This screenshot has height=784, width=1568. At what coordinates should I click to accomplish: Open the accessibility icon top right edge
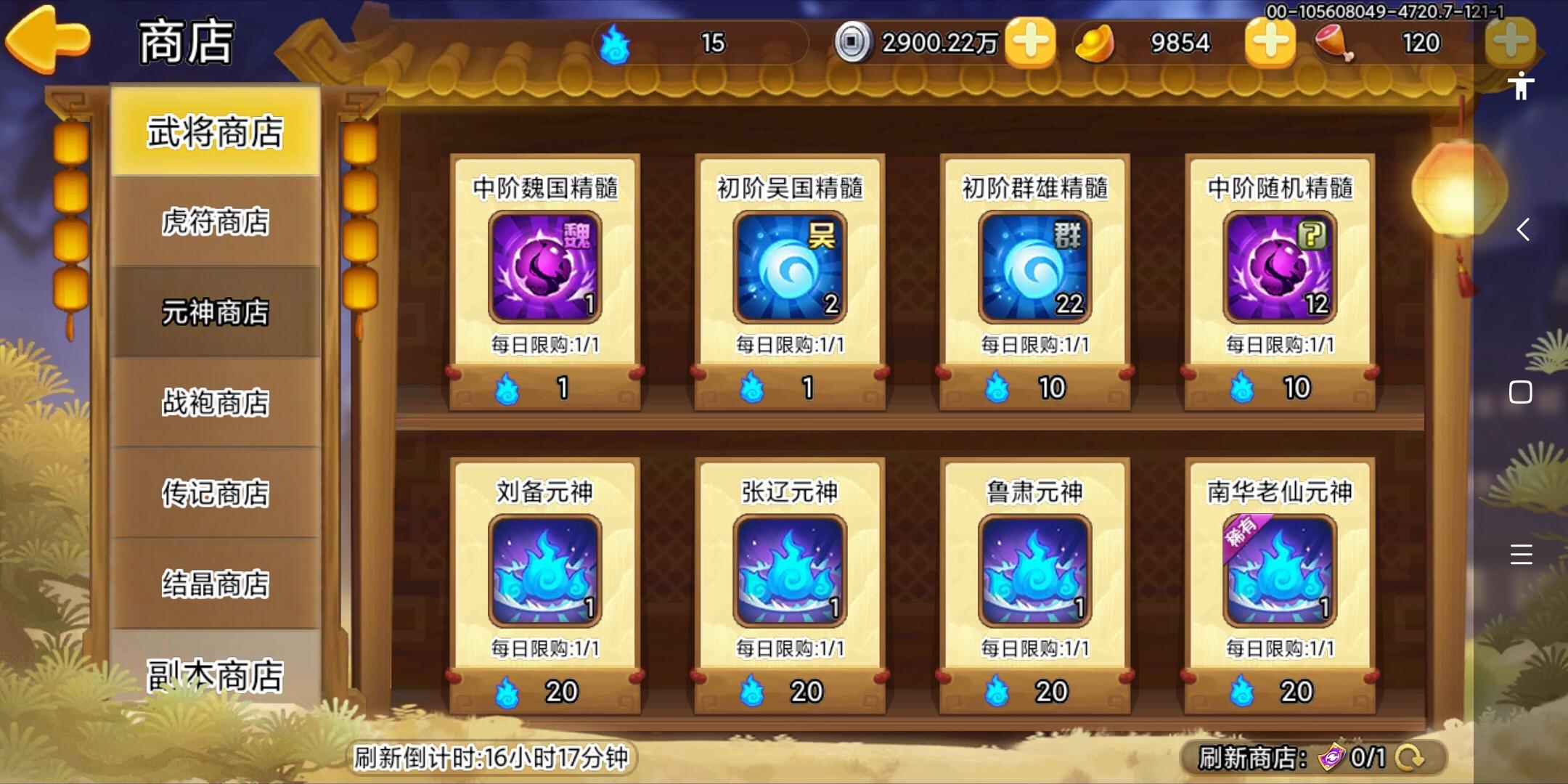(x=1522, y=87)
